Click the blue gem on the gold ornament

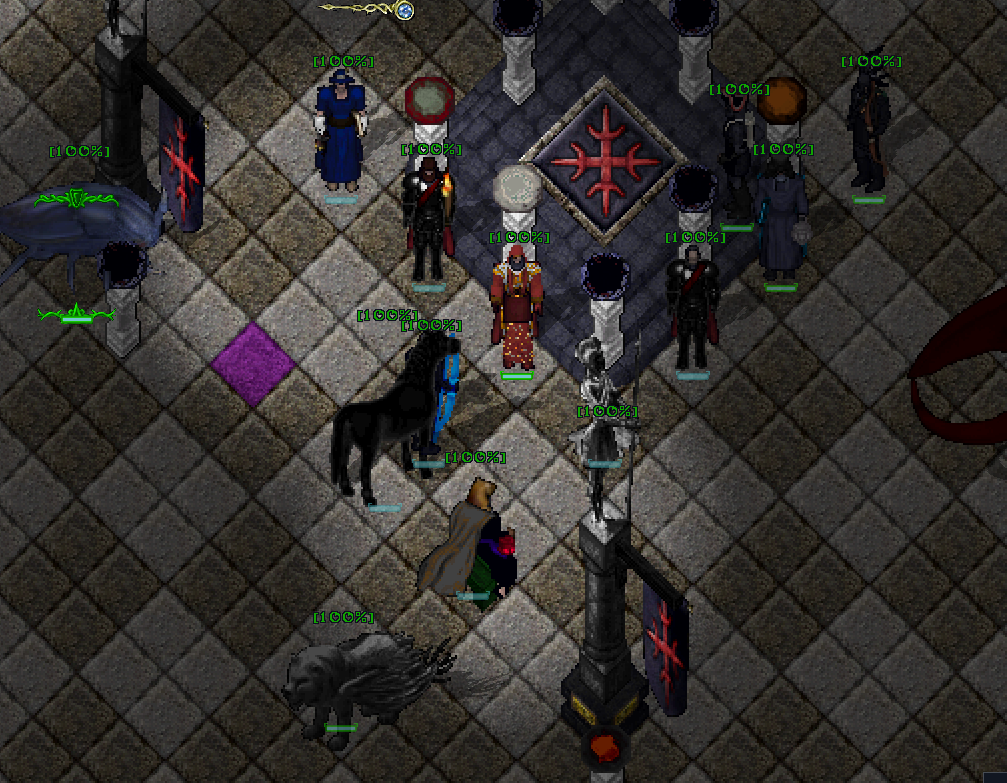405,11
